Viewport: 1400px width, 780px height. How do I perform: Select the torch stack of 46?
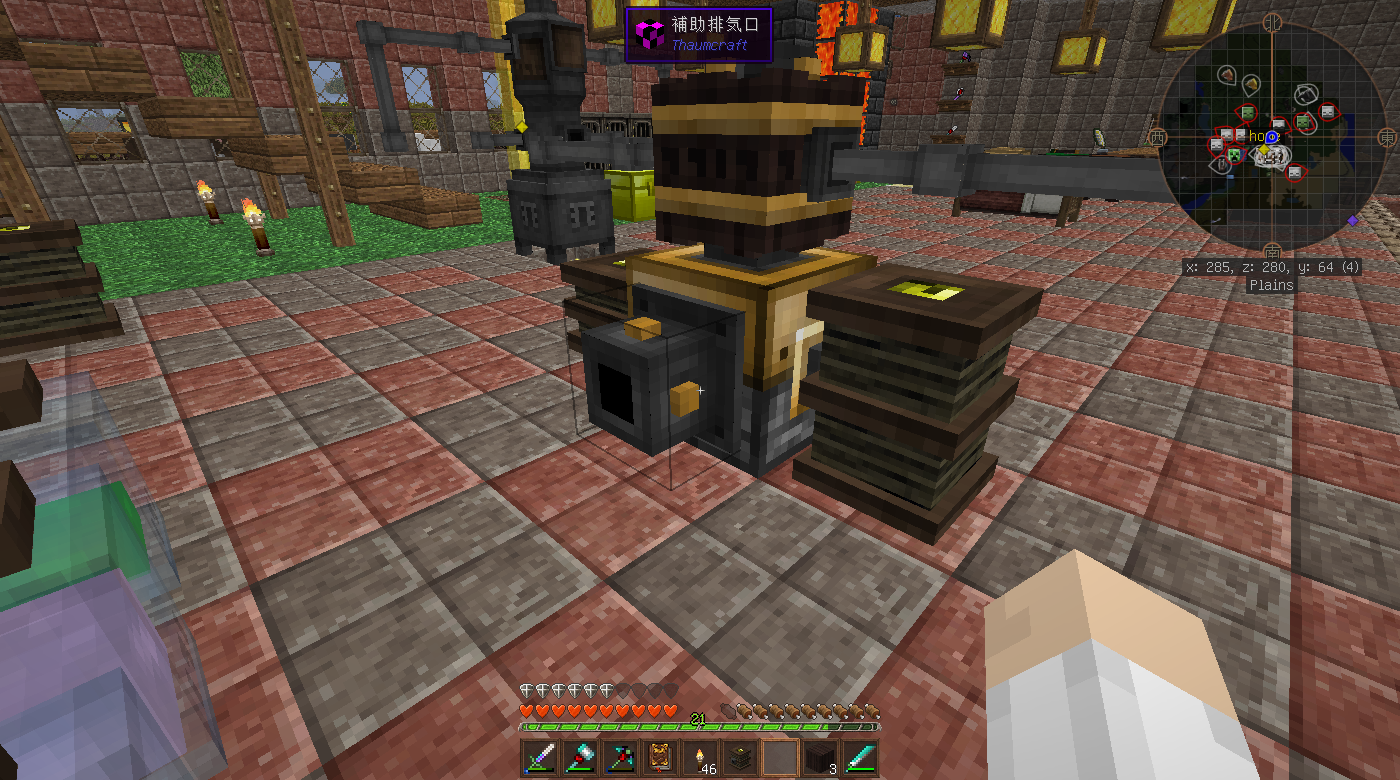pyautogui.click(x=699, y=758)
